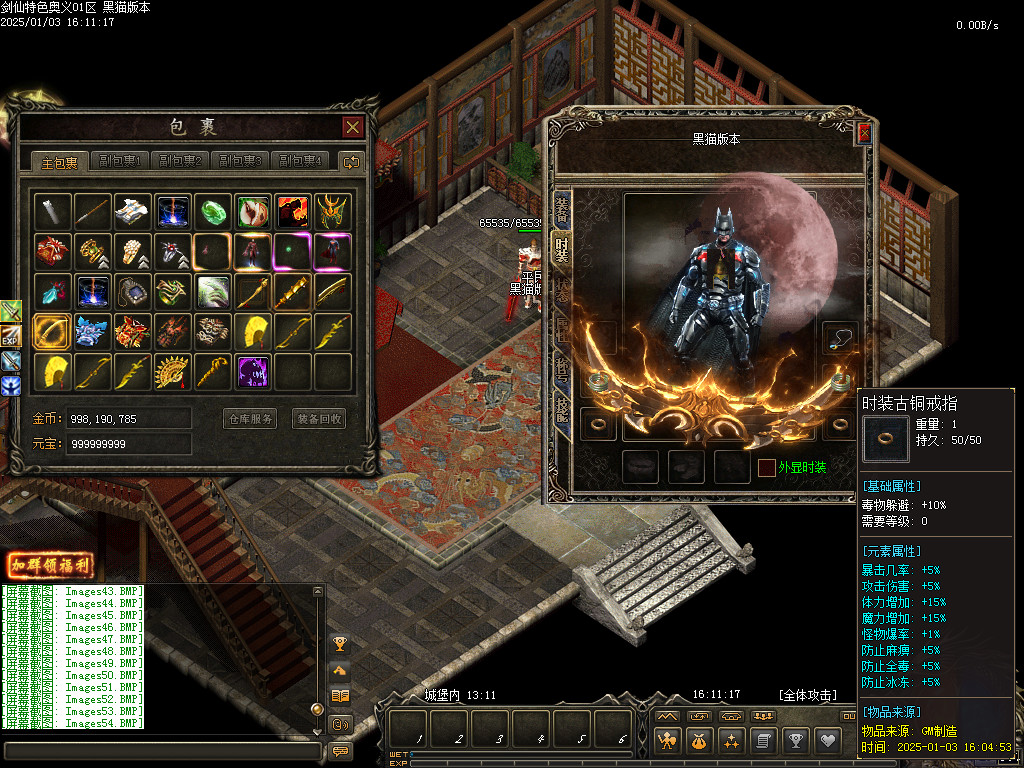Image resolution: width=1024 pixels, height=768 pixels.
Task: Click the bag sort arrows button
Action: pos(351,161)
